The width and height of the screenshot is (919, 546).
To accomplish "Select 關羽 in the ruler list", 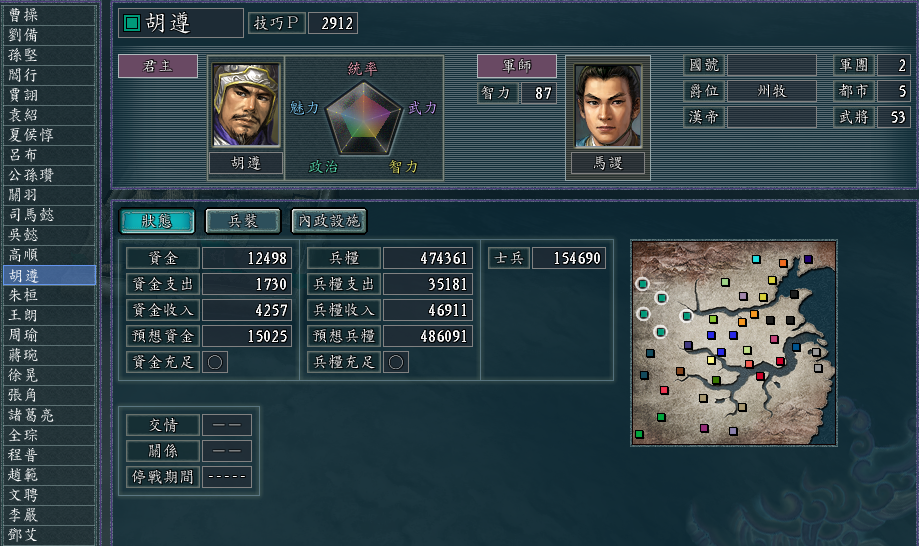I will [x=49, y=195].
